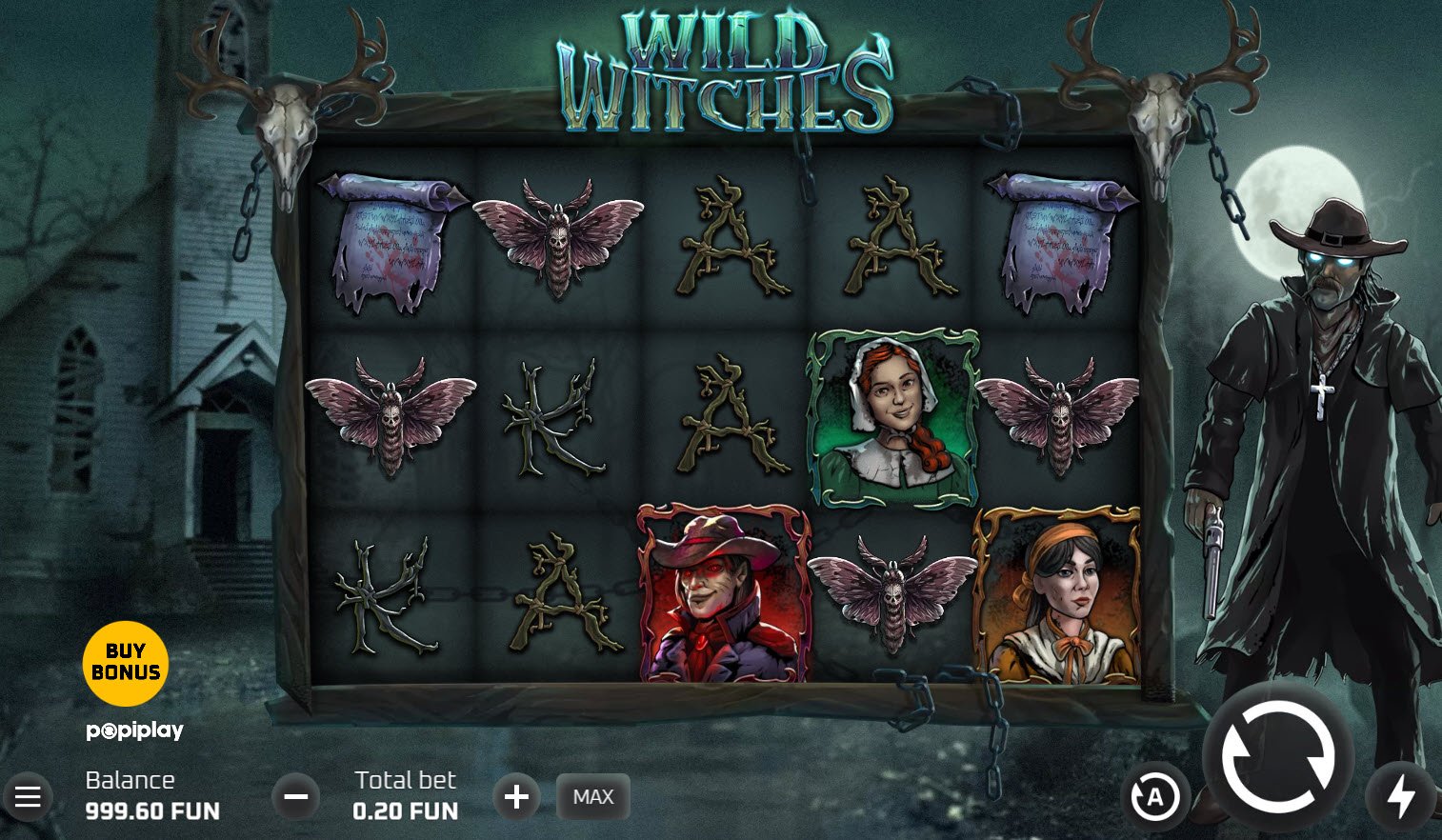Activate the lightning bolt turbo mode
The width and height of the screenshot is (1442, 840).
pyautogui.click(x=1400, y=796)
